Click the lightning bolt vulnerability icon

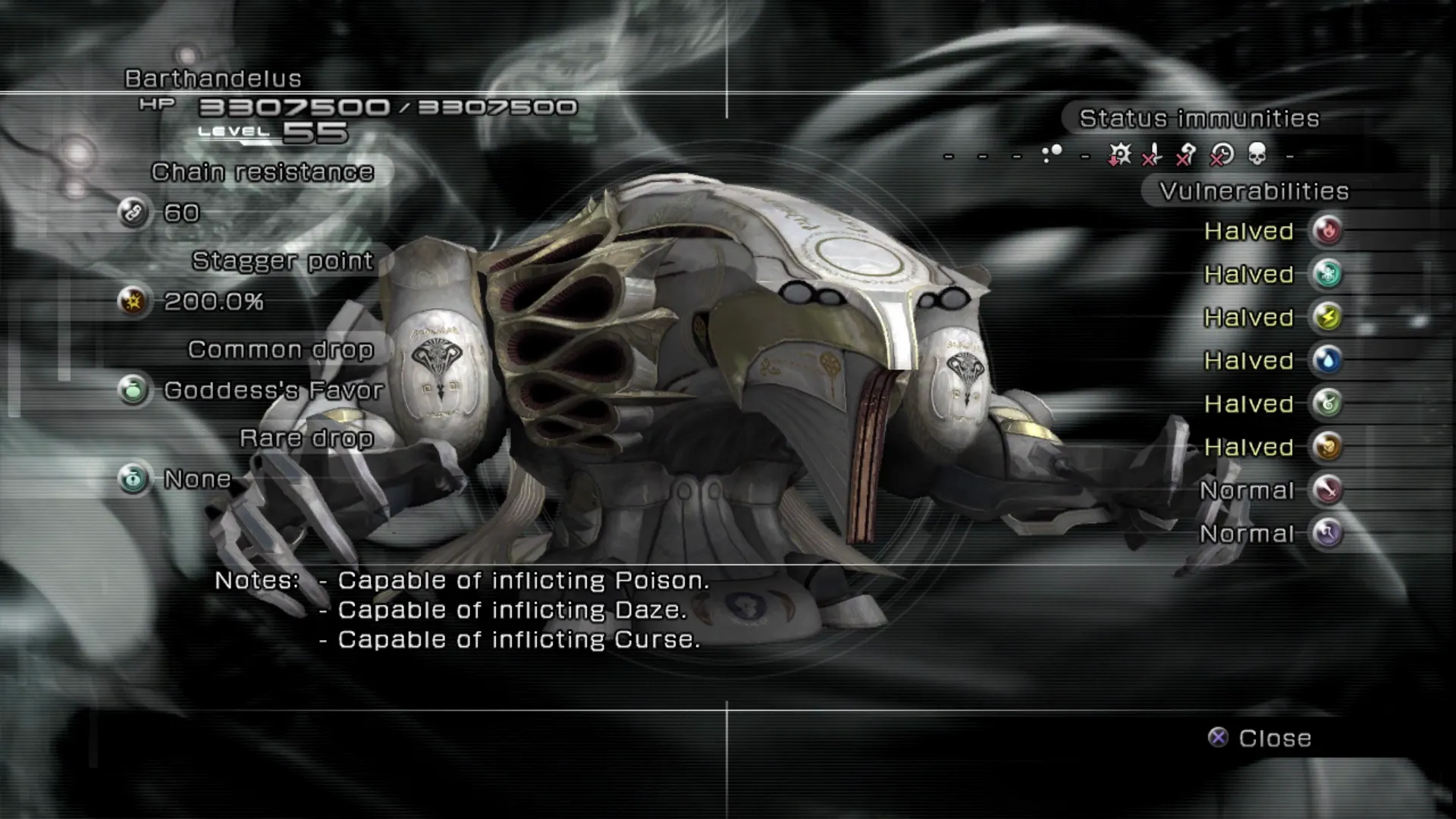tap(1327, 317)
